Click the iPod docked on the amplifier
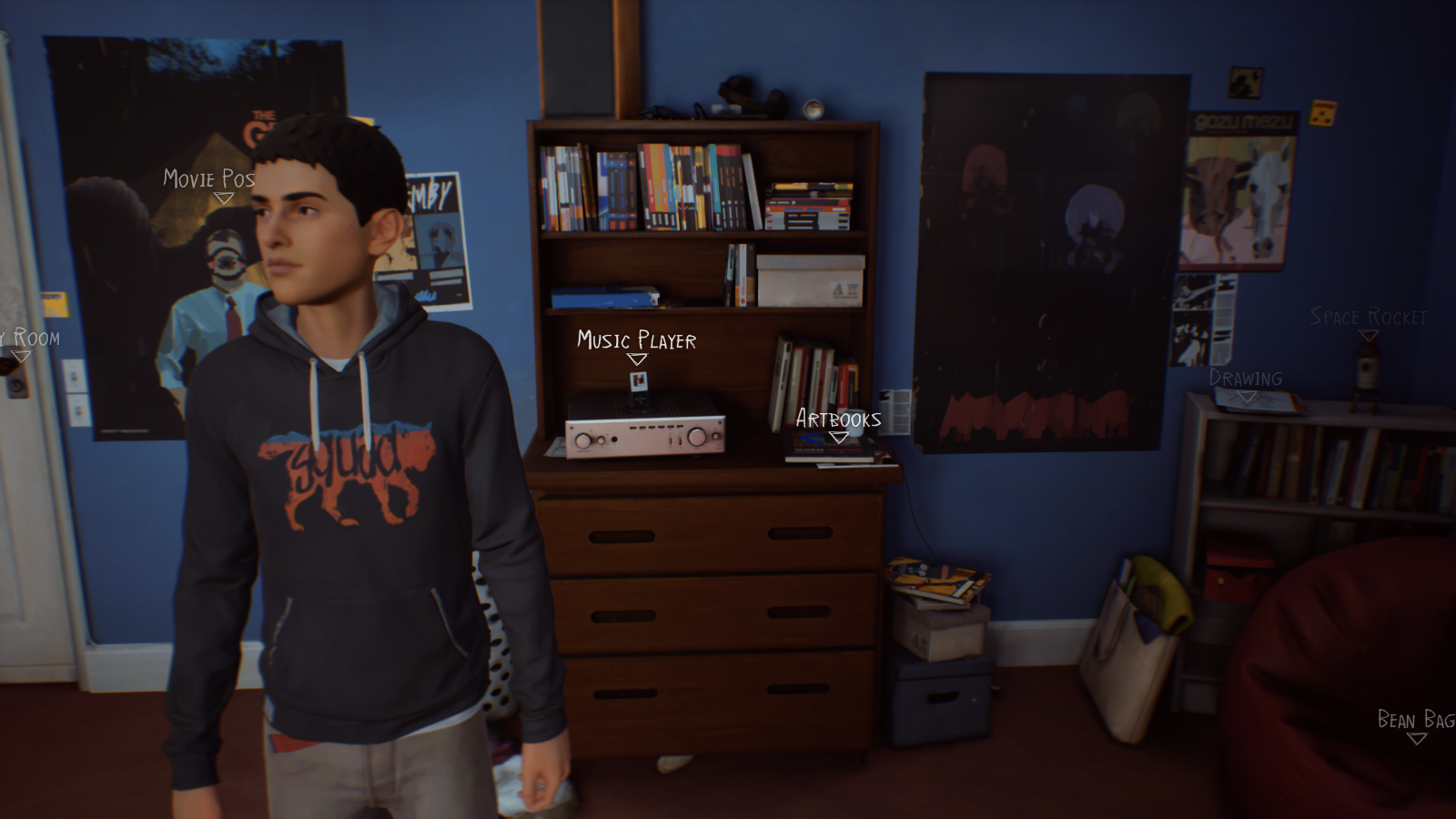 (637, 389)
